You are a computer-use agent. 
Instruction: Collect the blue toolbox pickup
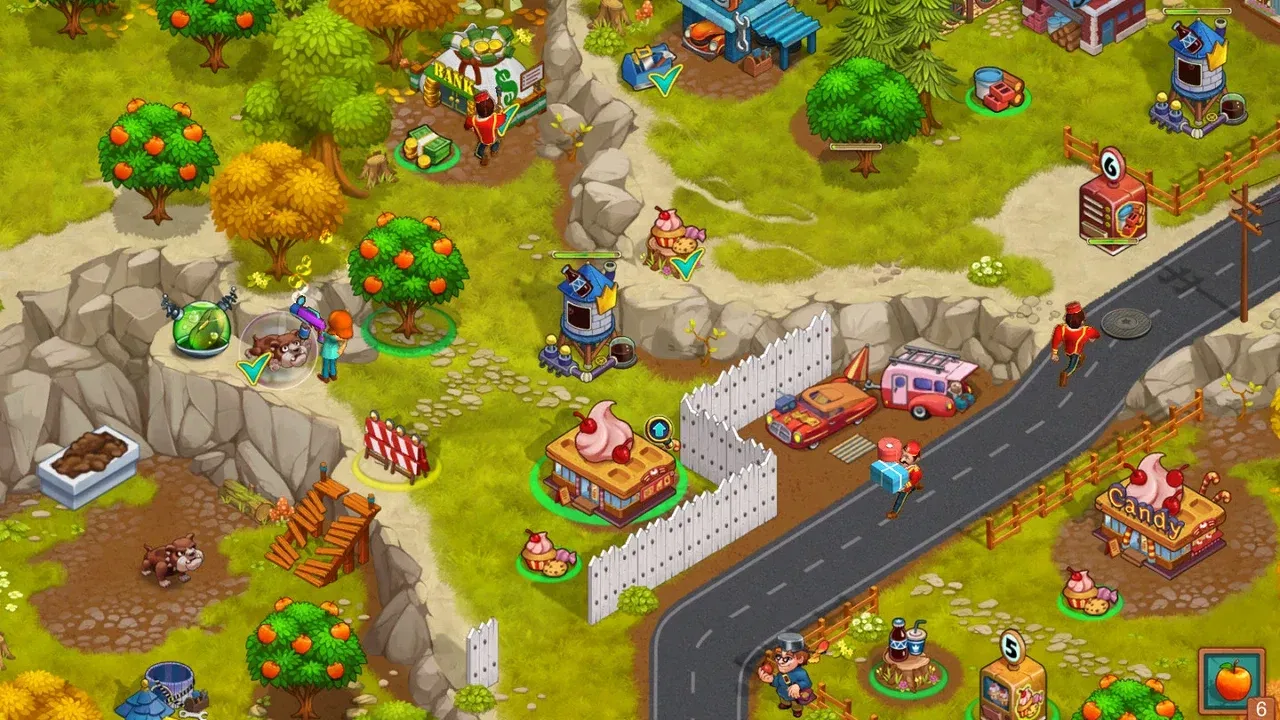(x=643, y=68)
